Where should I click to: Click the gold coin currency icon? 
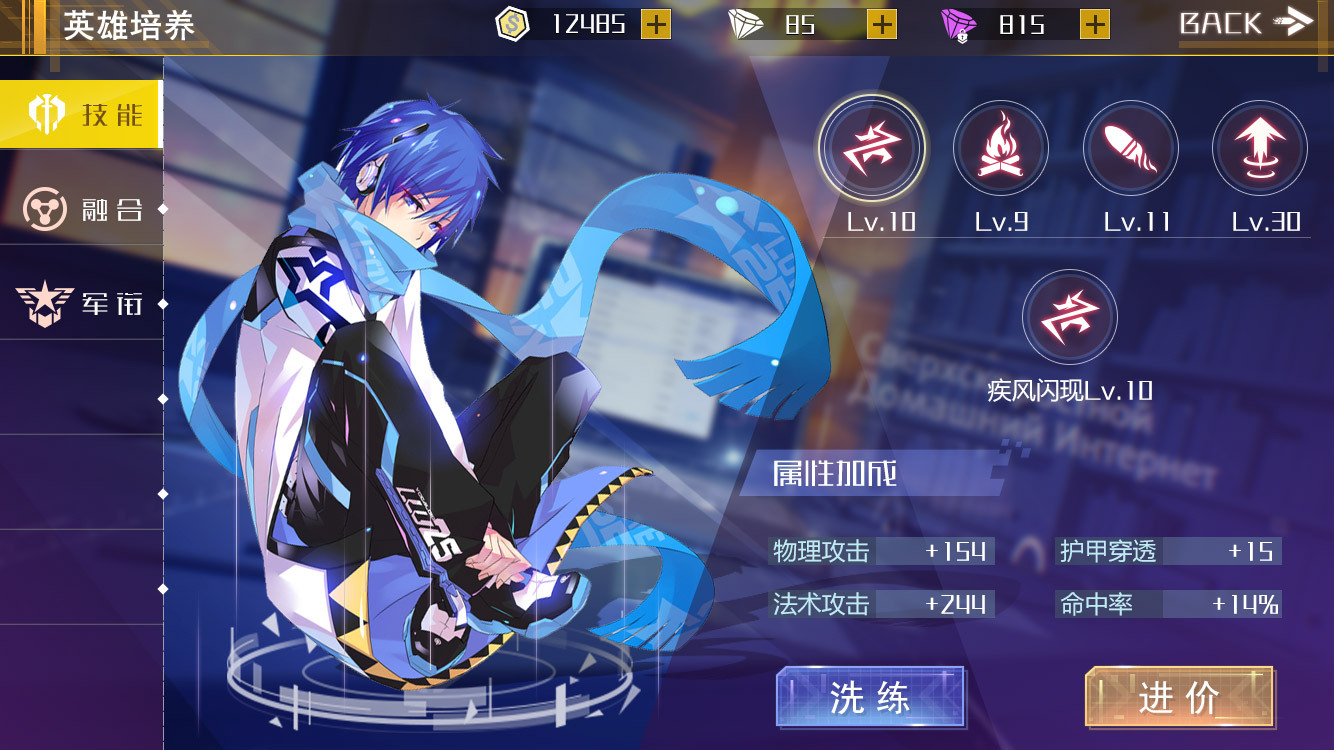(510, 23)
